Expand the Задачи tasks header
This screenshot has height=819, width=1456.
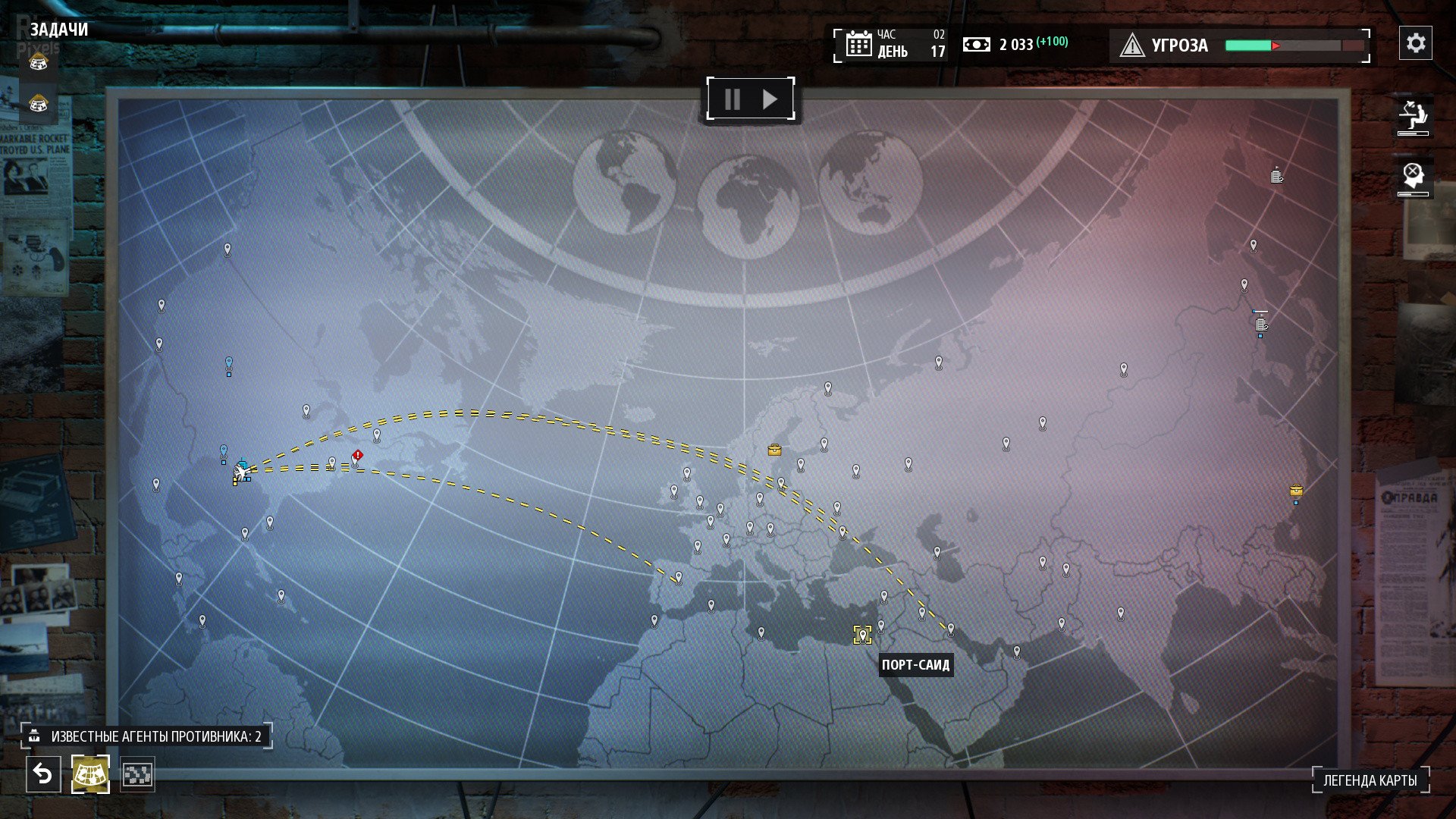click(59, 30)
